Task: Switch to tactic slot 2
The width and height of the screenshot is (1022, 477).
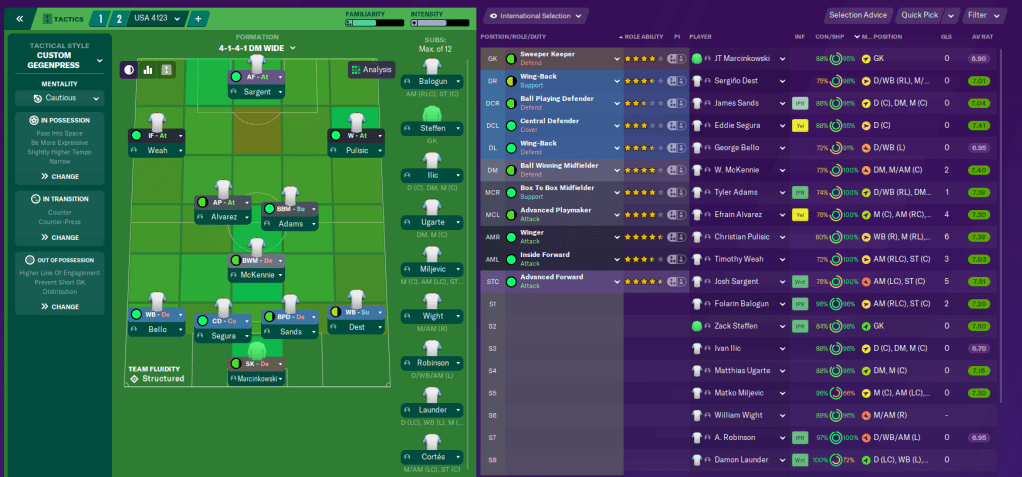Action: pos(120,18)
